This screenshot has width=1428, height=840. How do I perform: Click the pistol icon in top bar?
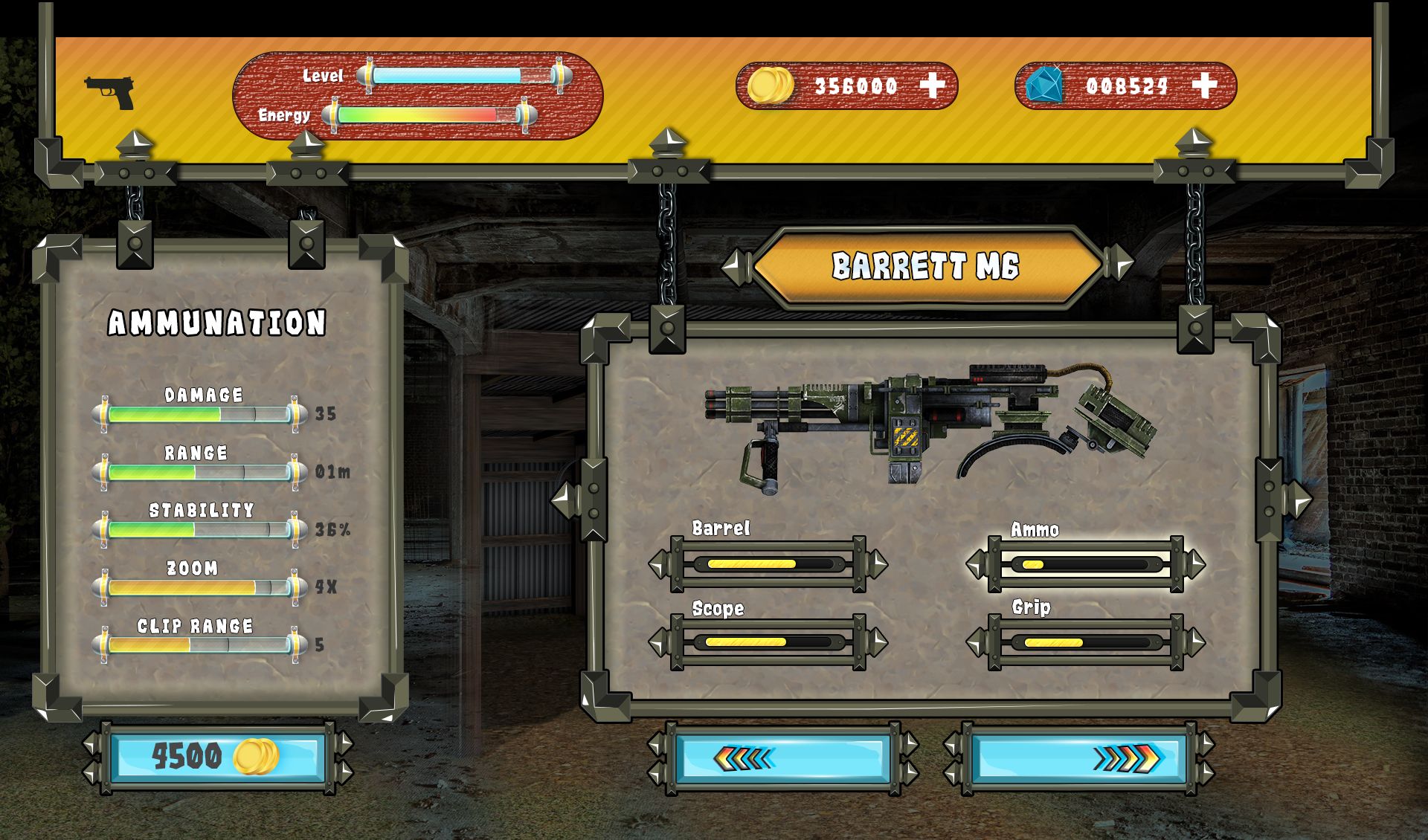pos(110,93)
